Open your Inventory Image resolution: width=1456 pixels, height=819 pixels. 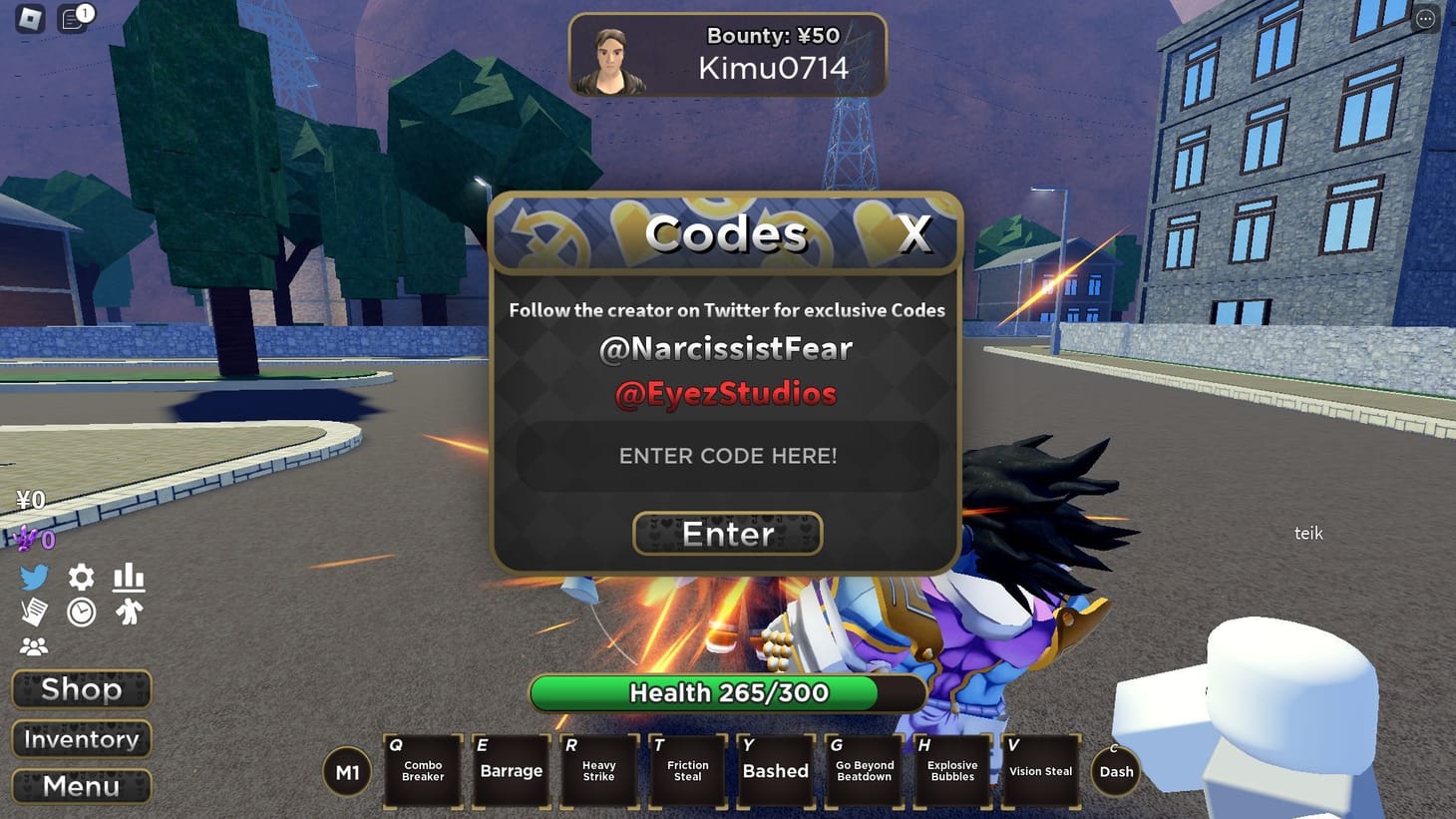click(81, 739)
